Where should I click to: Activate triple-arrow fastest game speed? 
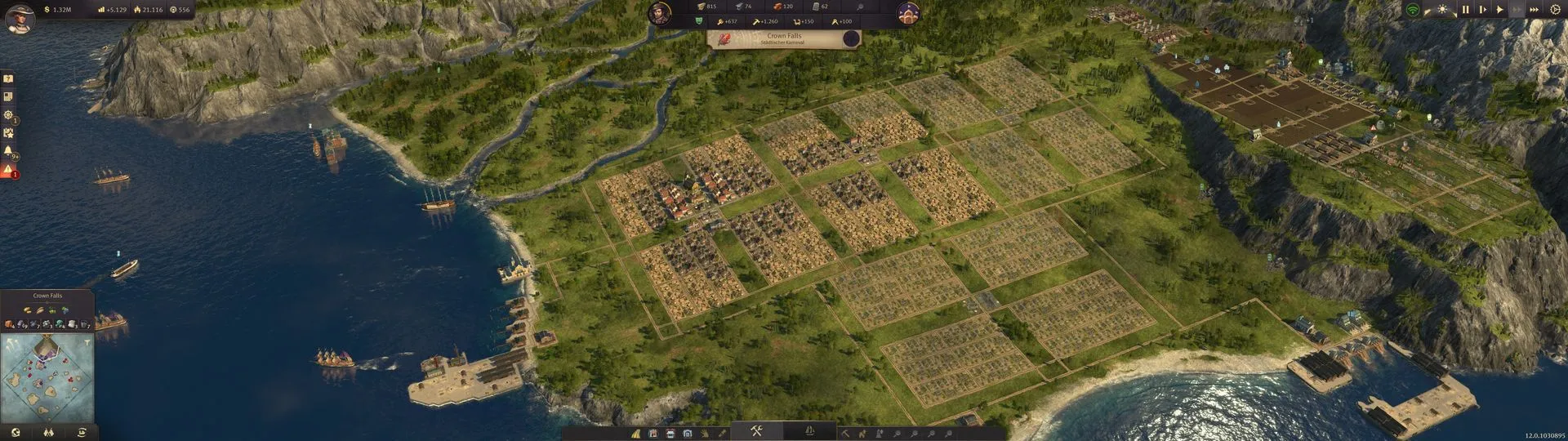(x=1534, y=10)
